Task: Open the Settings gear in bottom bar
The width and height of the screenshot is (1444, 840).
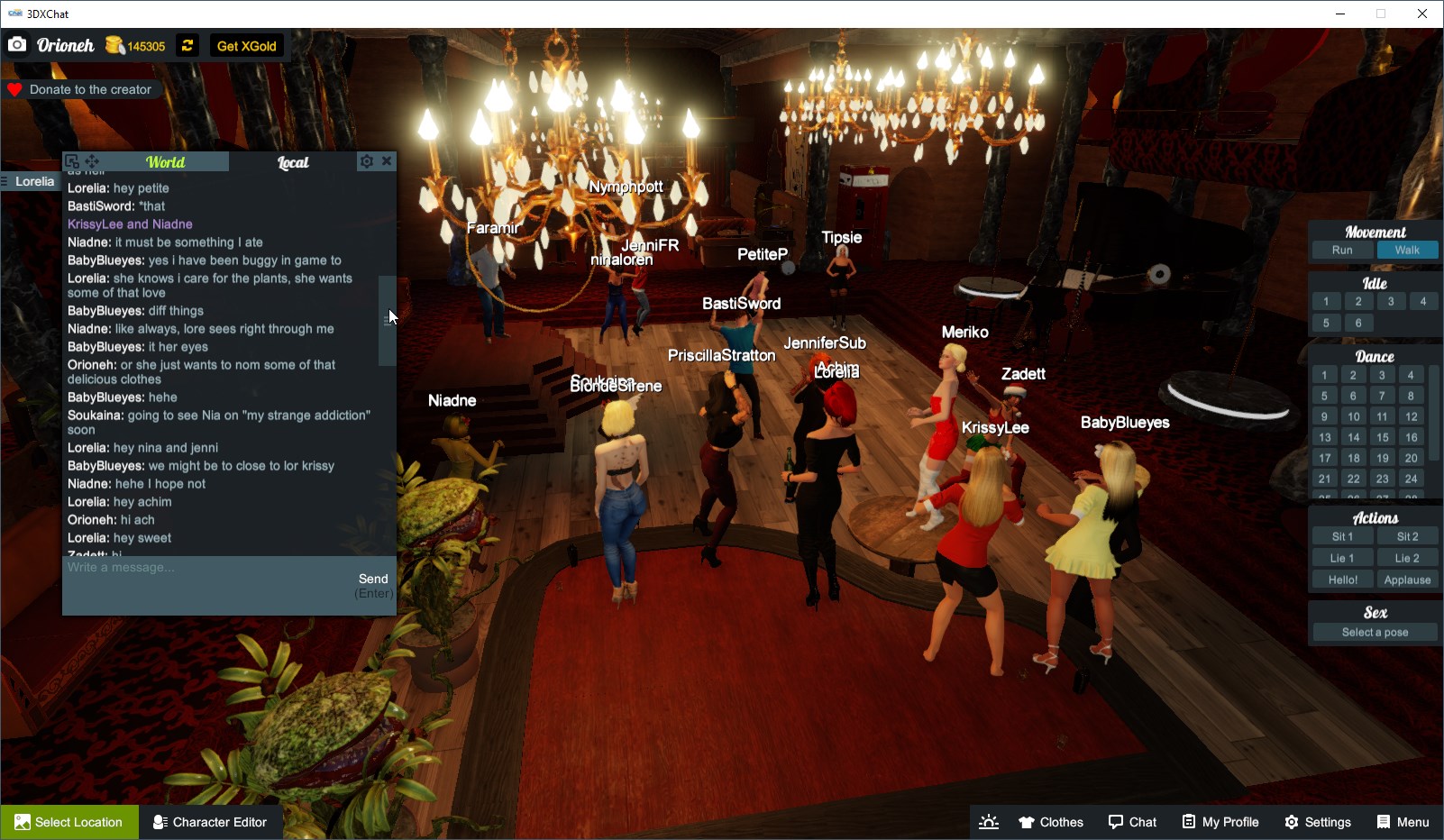Action: (x=1317, y=821)
